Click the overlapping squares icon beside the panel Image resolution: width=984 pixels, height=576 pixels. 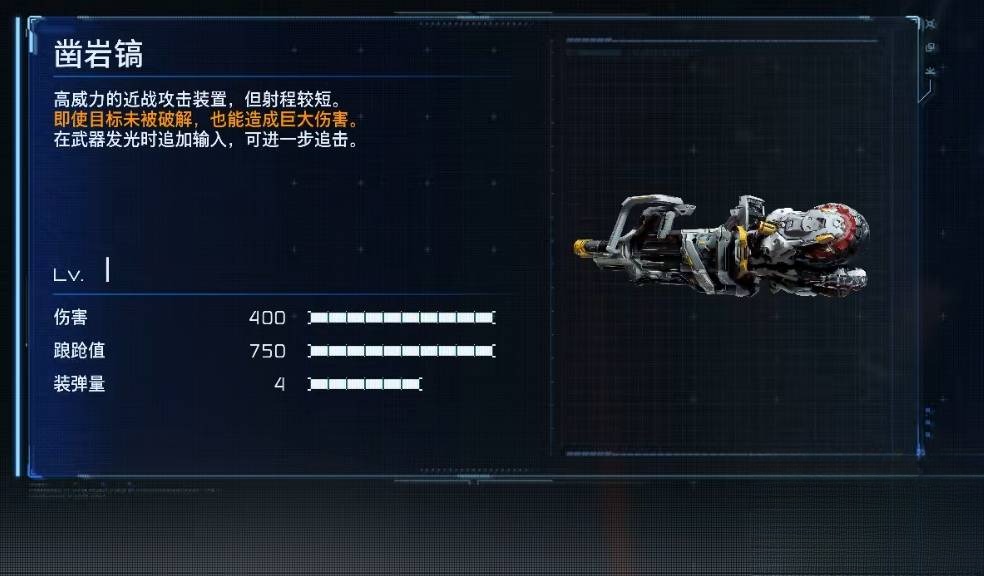931,47
